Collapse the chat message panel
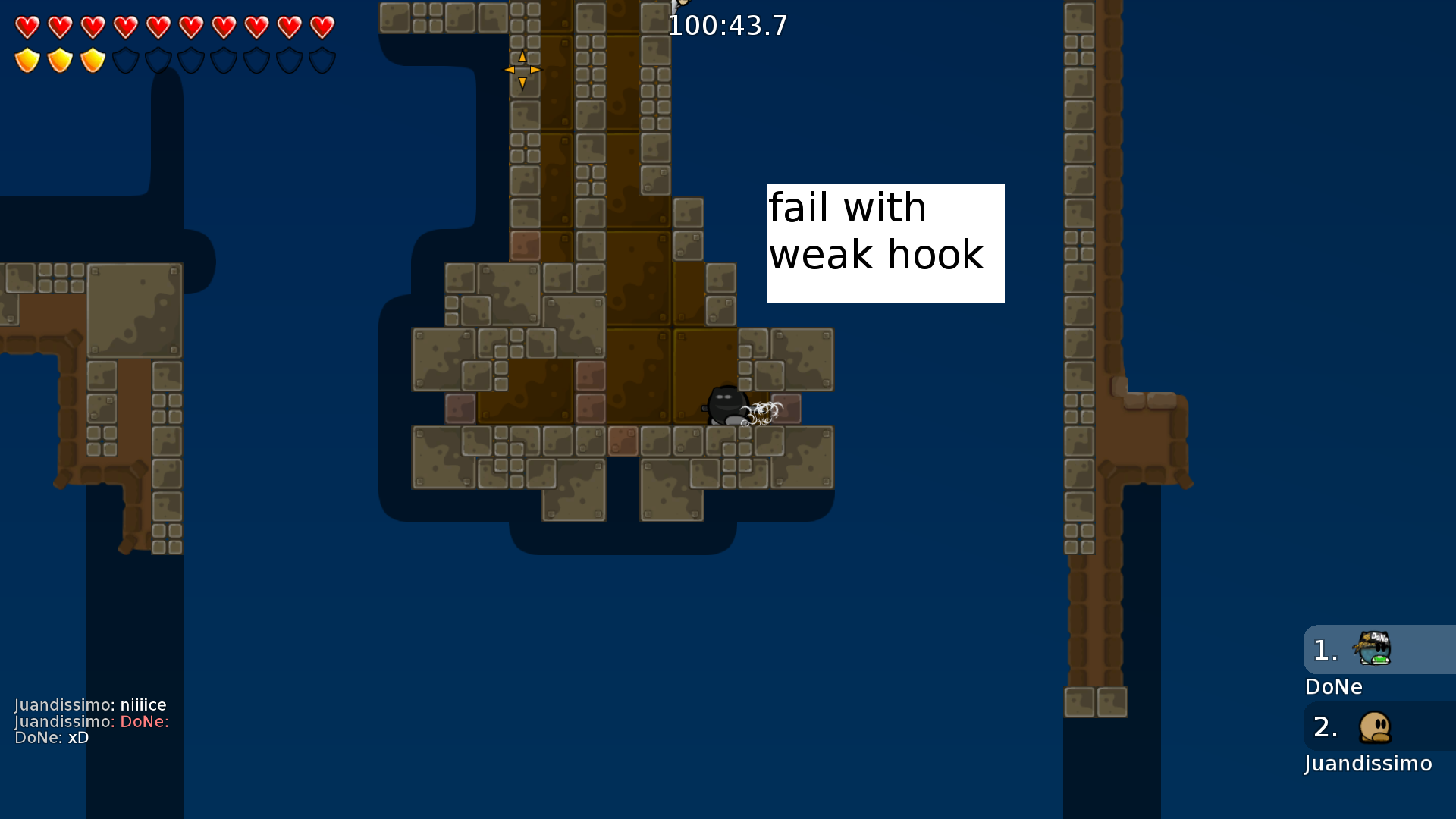The height and width of the screenshot is (819, 1456). click(91, 720)
